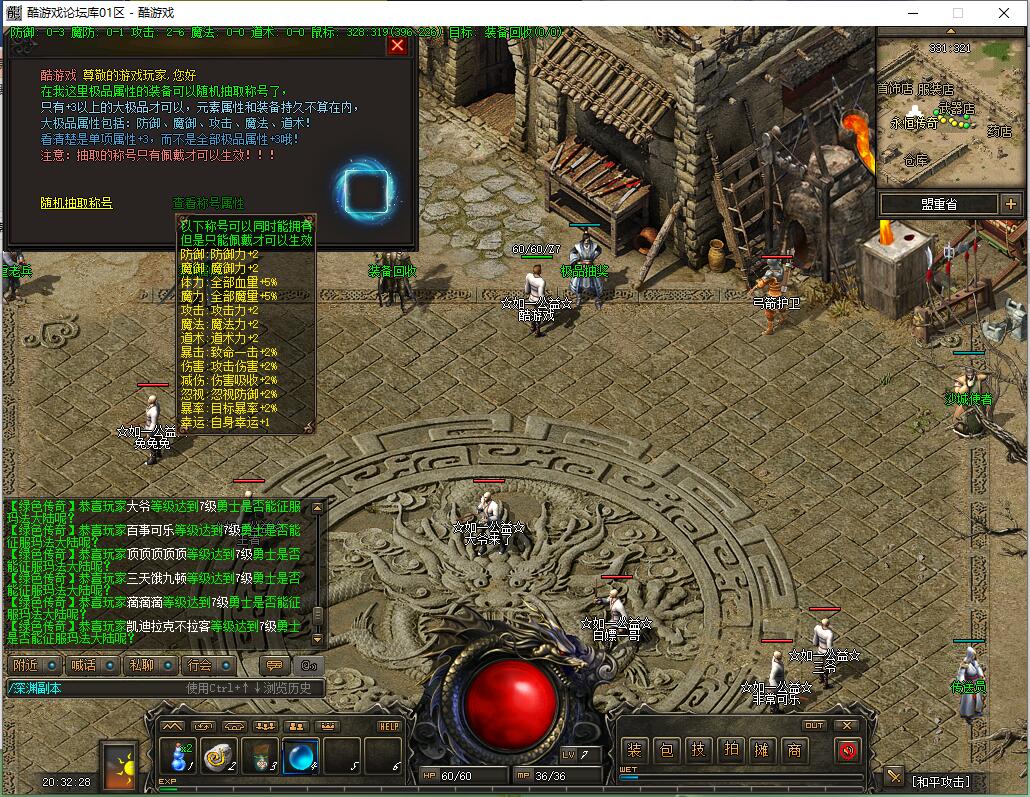This screenshot has width=1030, height=797.
Task: Open the 包 bag inventory
Action: pyautogui.click(x=666, y=750)
